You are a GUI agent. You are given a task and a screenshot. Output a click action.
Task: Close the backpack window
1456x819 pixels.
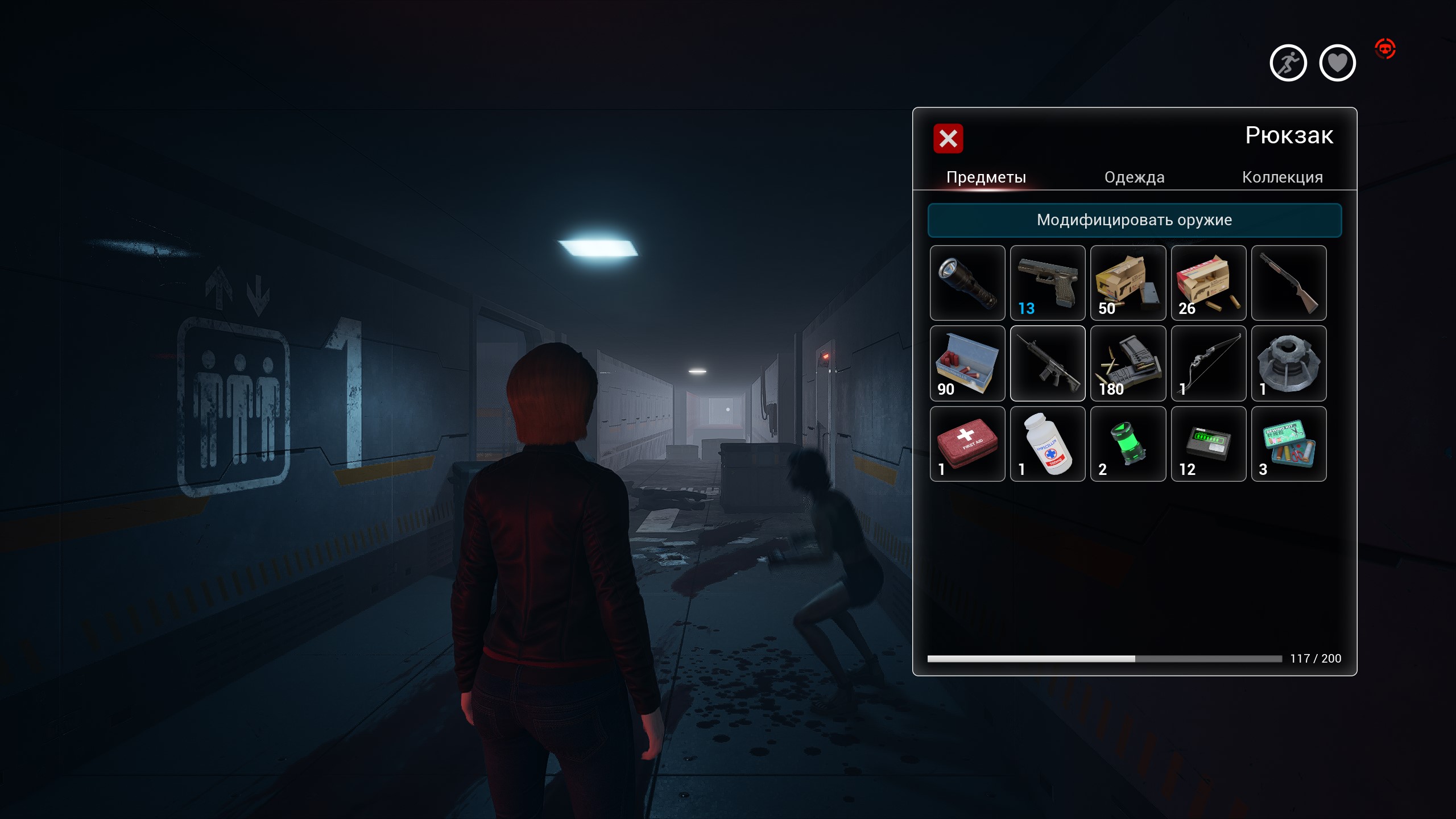tap(948, 138)
